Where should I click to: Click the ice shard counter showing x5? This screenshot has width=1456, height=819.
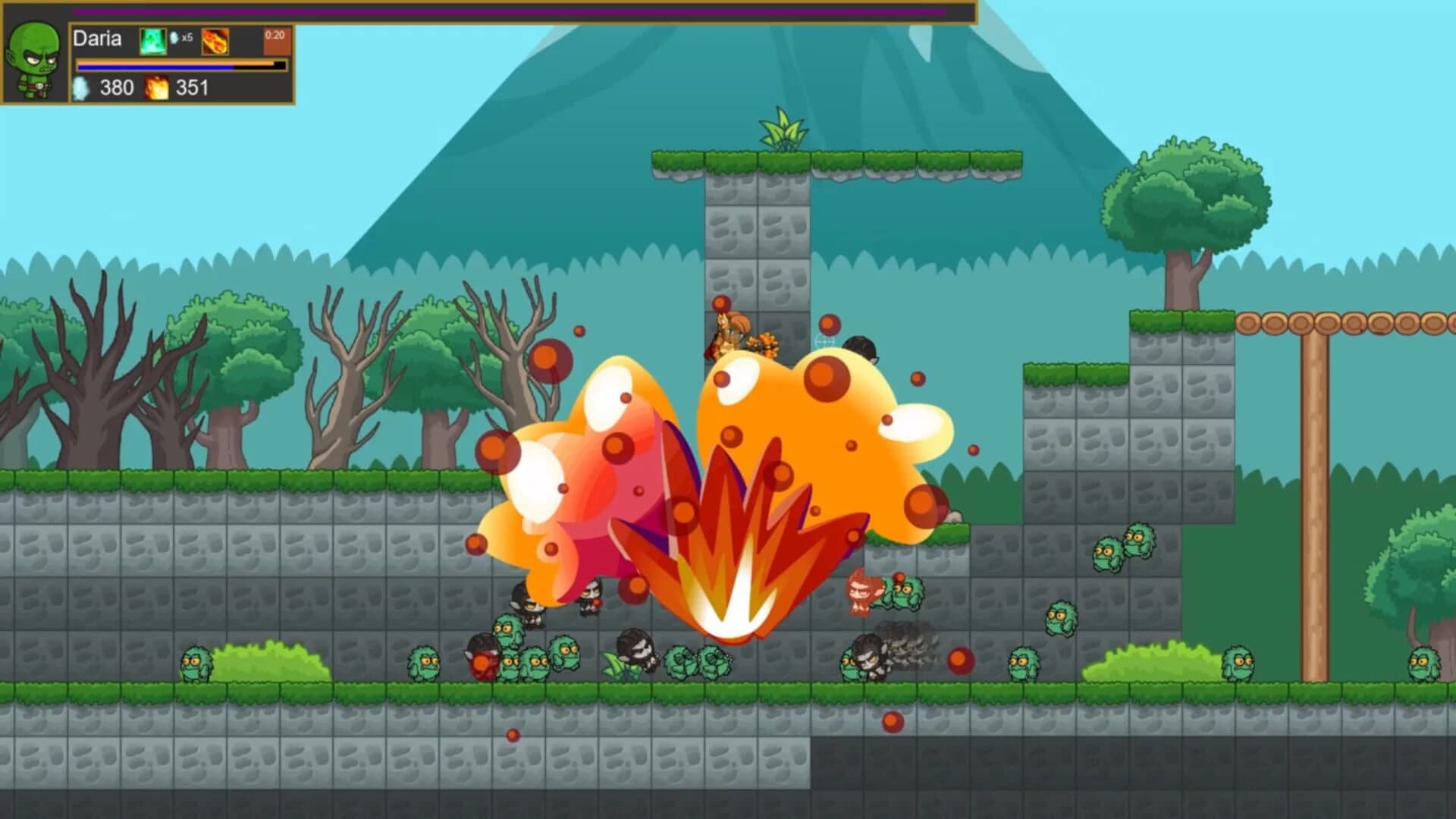click(183, 38)
